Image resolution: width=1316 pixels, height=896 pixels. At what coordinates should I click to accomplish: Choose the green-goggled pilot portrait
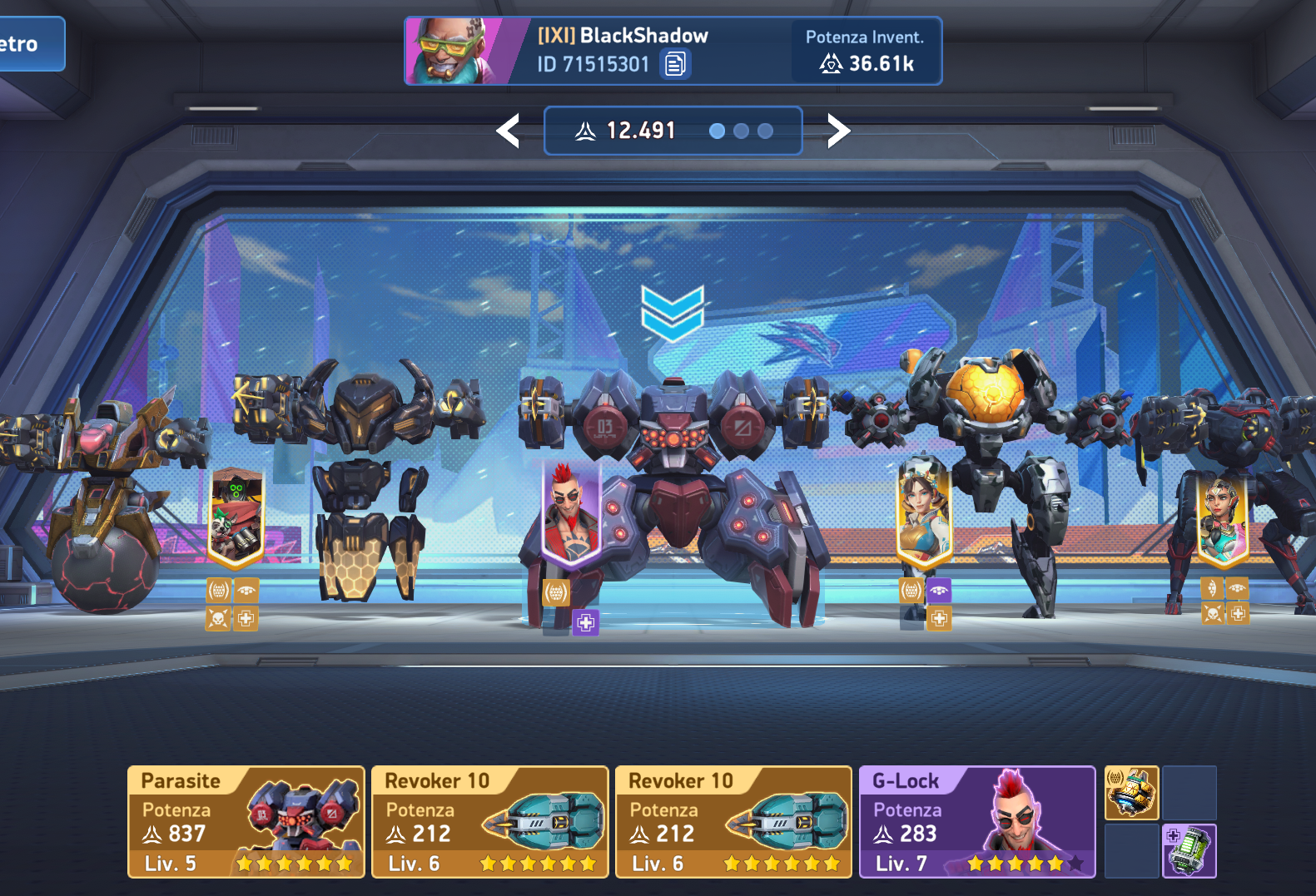pyautogui.click(x=236, y=516)
